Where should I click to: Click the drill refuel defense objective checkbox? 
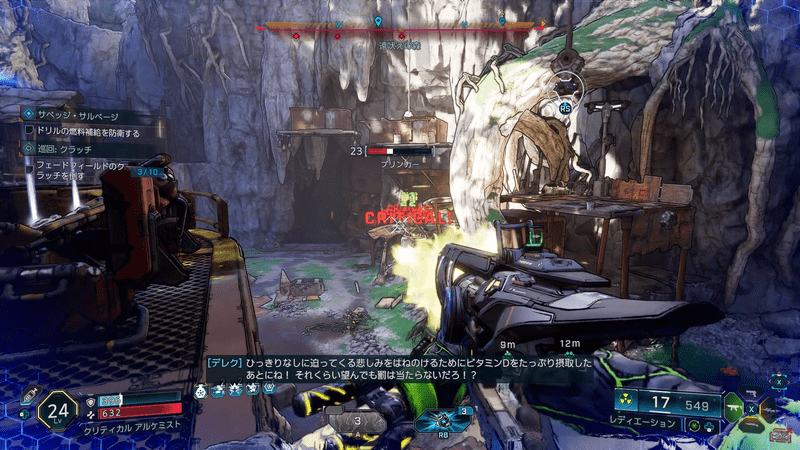[30, 131]
